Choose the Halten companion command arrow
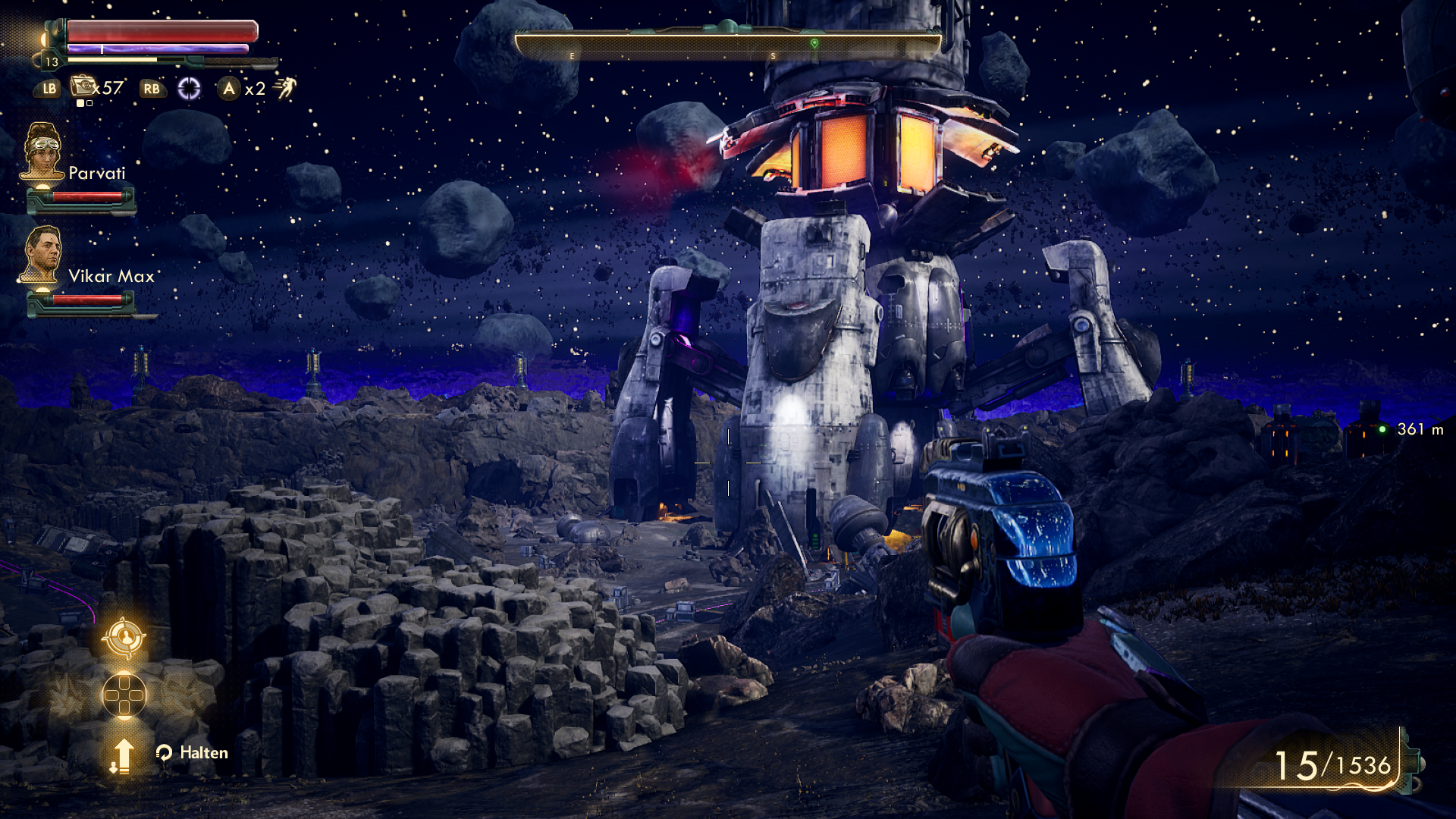Image resolution: width=1456 pixels, height=819 pixels. click(122, 755)
